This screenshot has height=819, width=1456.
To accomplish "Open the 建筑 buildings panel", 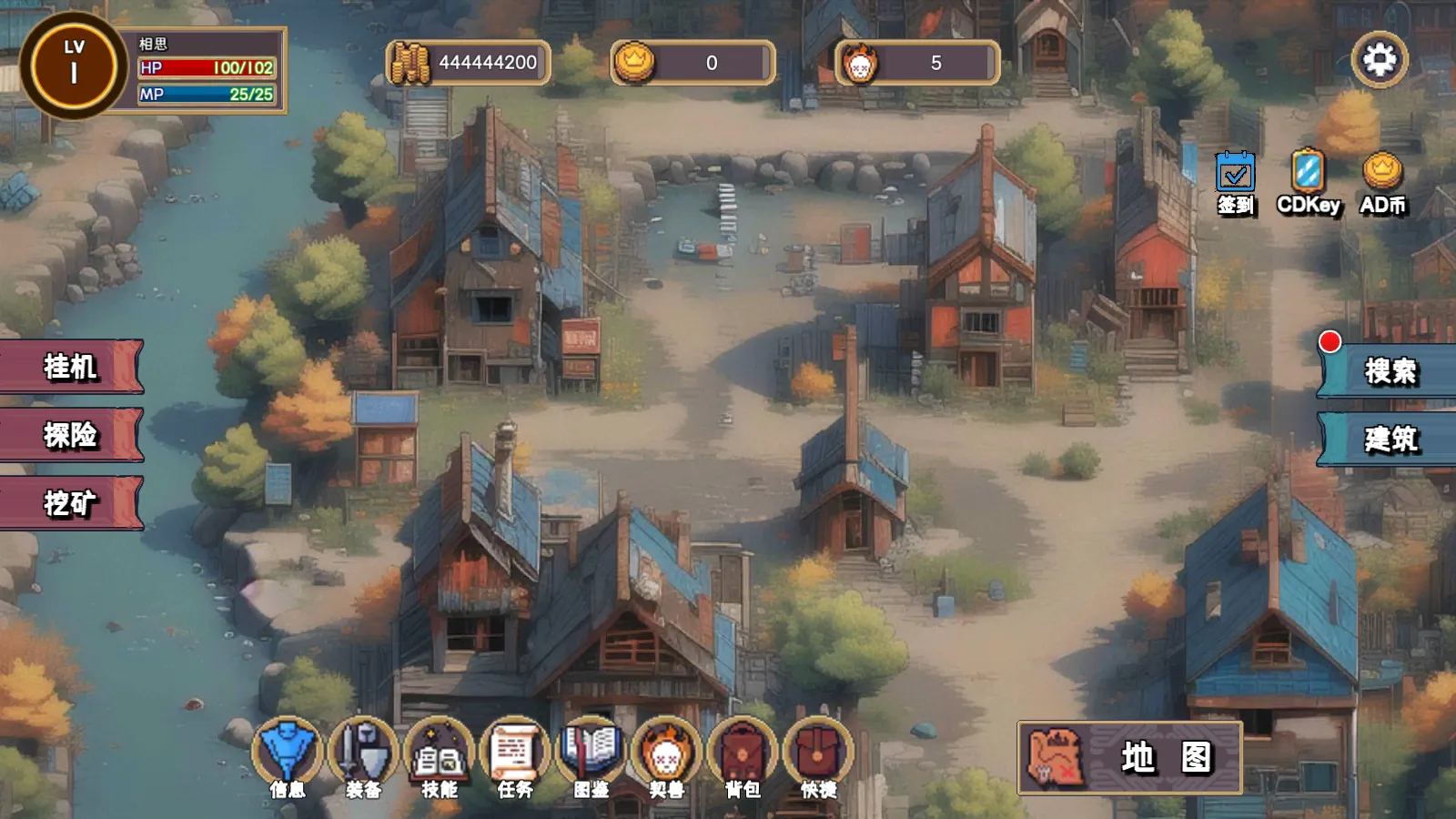I will [x=1390, y=440].
